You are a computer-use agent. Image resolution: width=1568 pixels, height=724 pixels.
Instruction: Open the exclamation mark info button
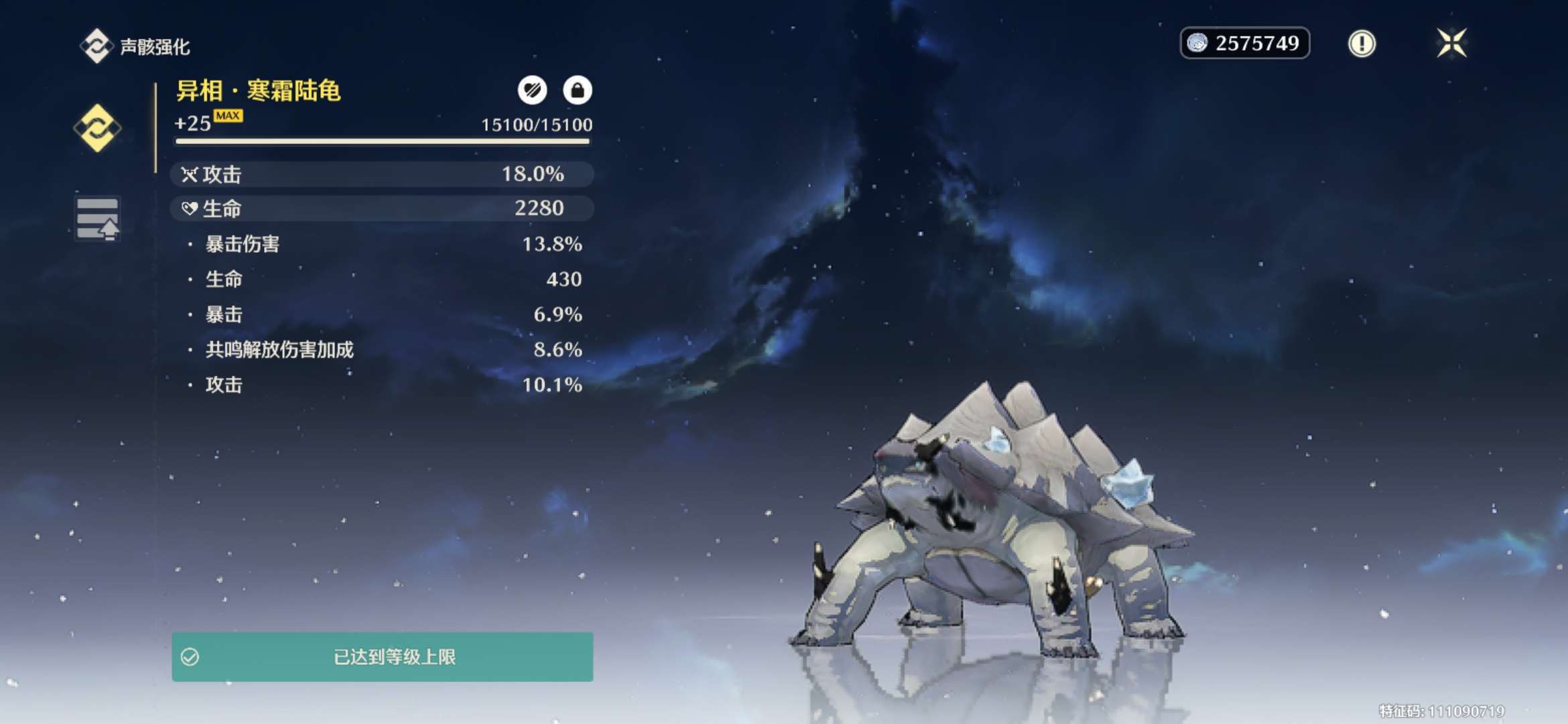point(1361,44)
